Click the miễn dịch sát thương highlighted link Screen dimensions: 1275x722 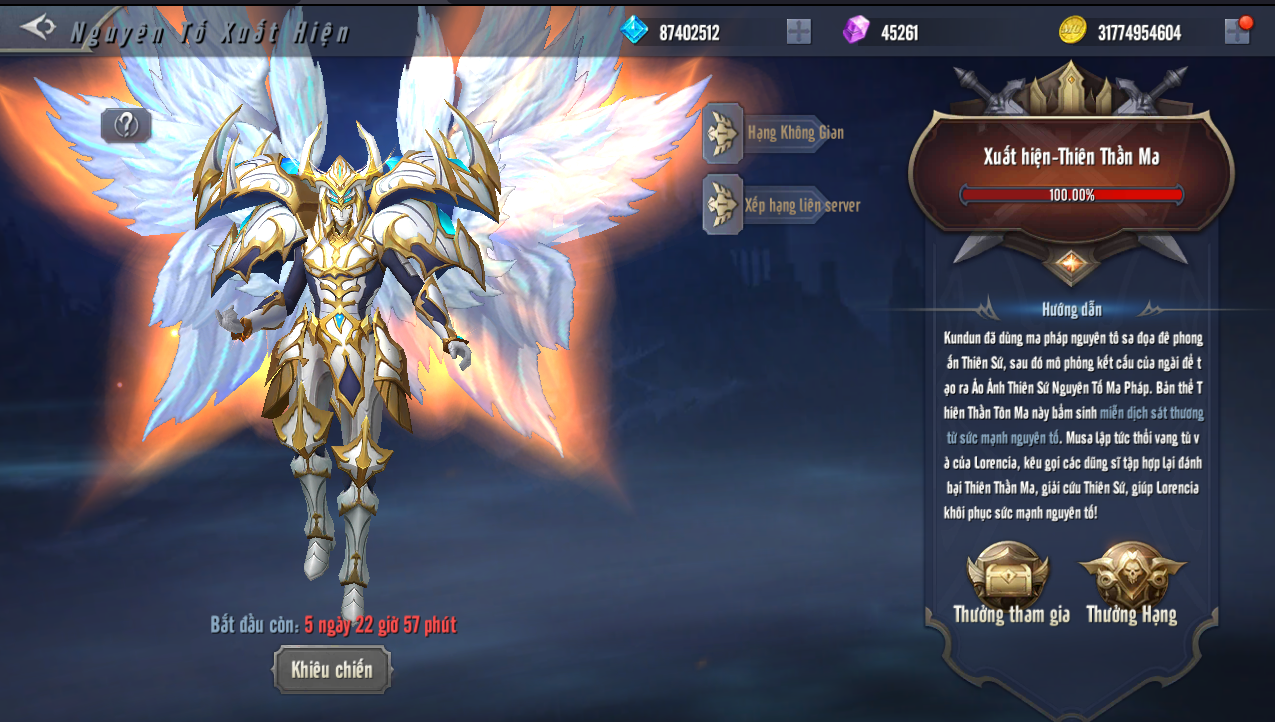click(1150, 413)
